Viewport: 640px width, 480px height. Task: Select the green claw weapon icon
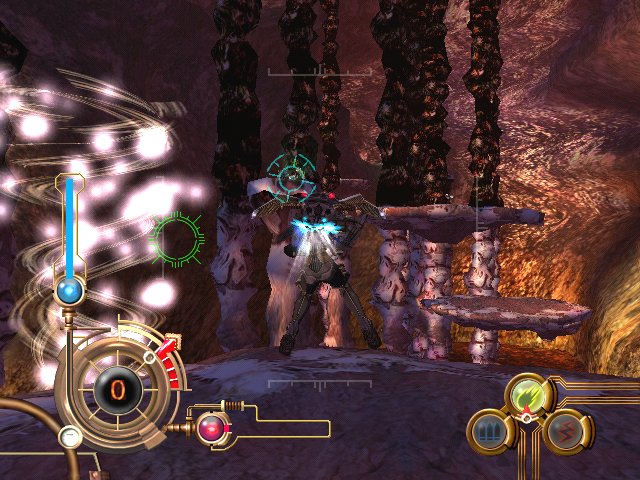tap(527, 395)
